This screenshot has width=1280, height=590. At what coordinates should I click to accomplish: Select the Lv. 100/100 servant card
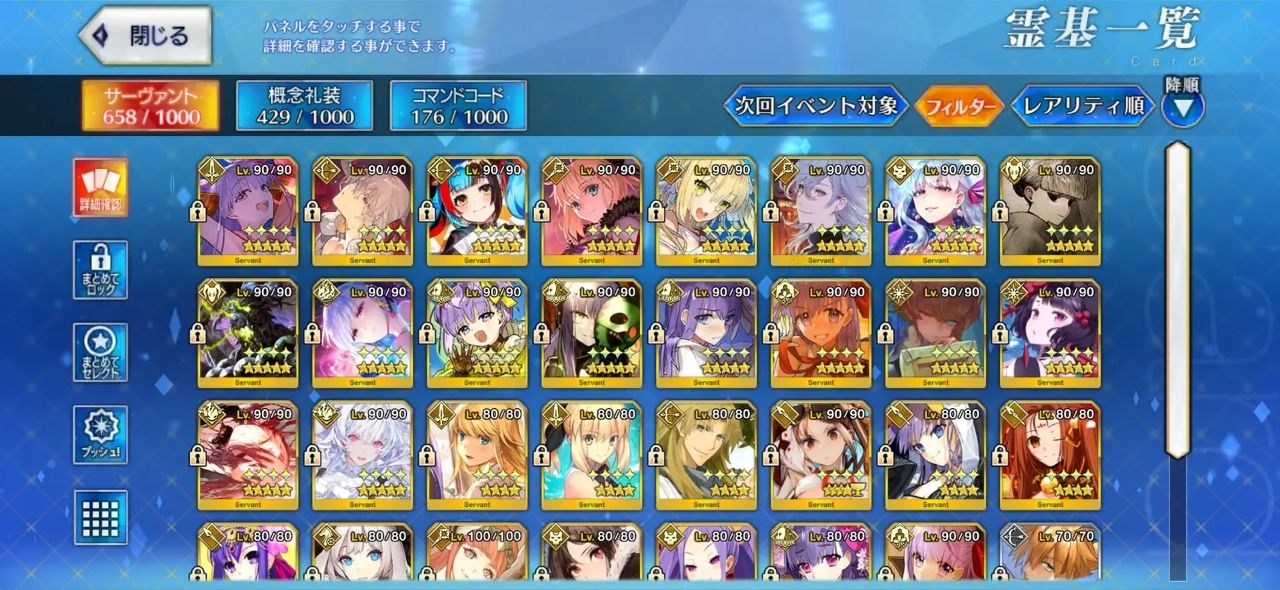click(477, 555)
